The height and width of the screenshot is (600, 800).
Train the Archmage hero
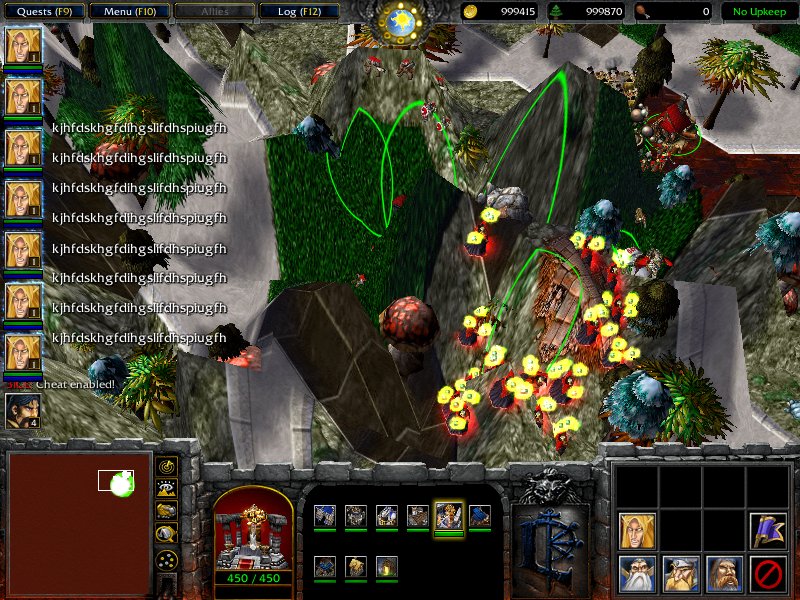tap(637, 574)
